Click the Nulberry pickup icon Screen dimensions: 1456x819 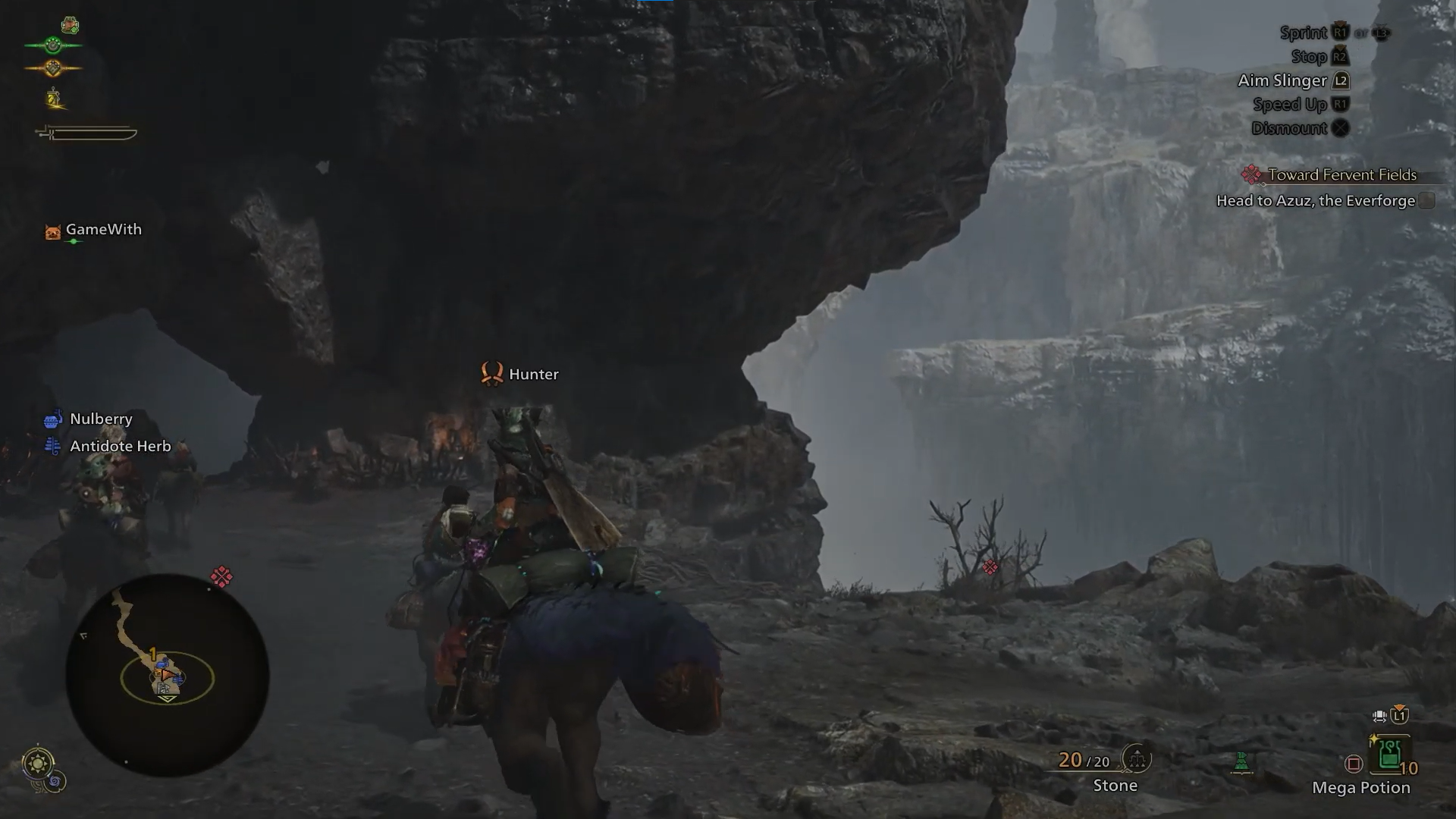point(52,419)
